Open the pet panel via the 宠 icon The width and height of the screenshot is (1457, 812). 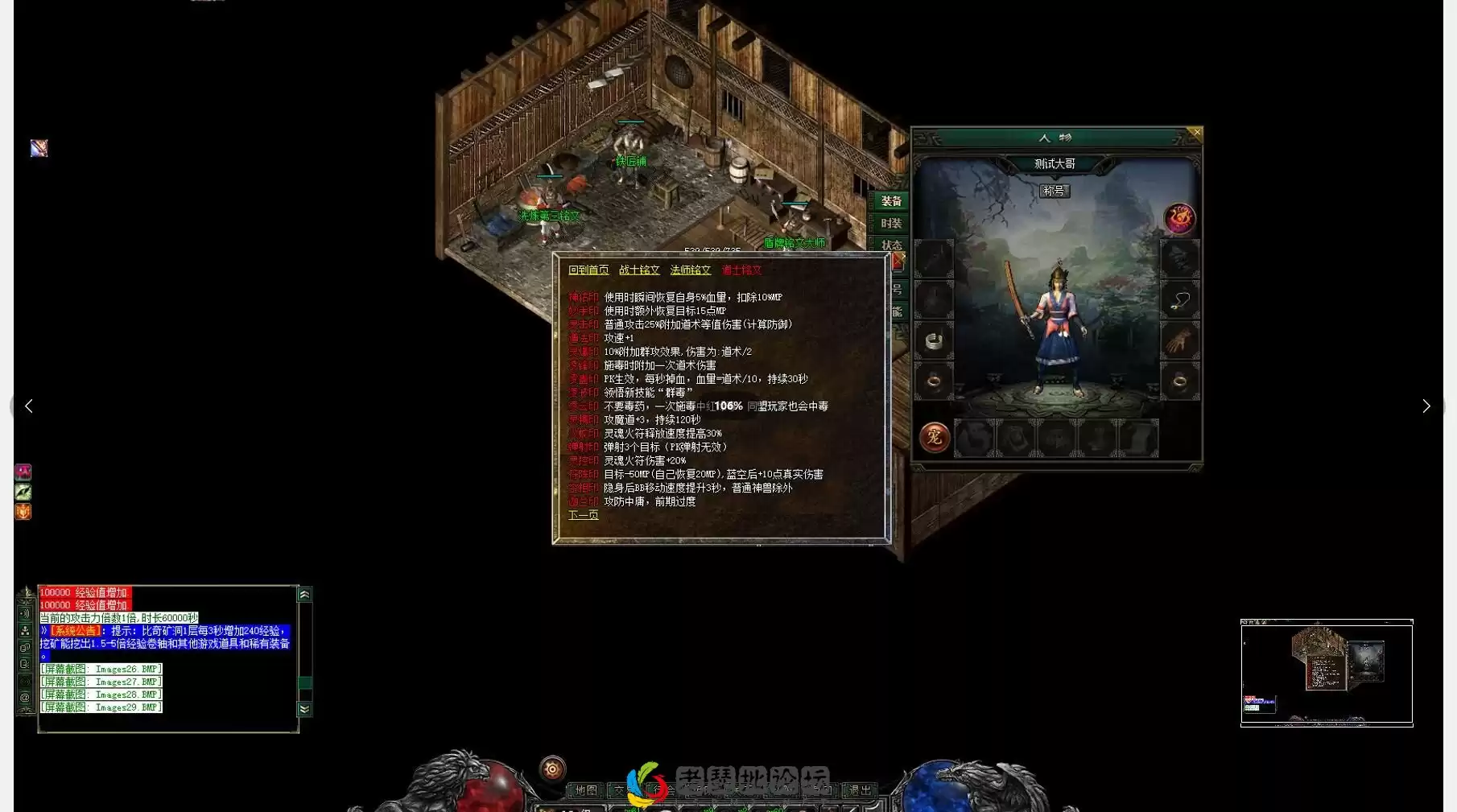(x=934, y=437)
